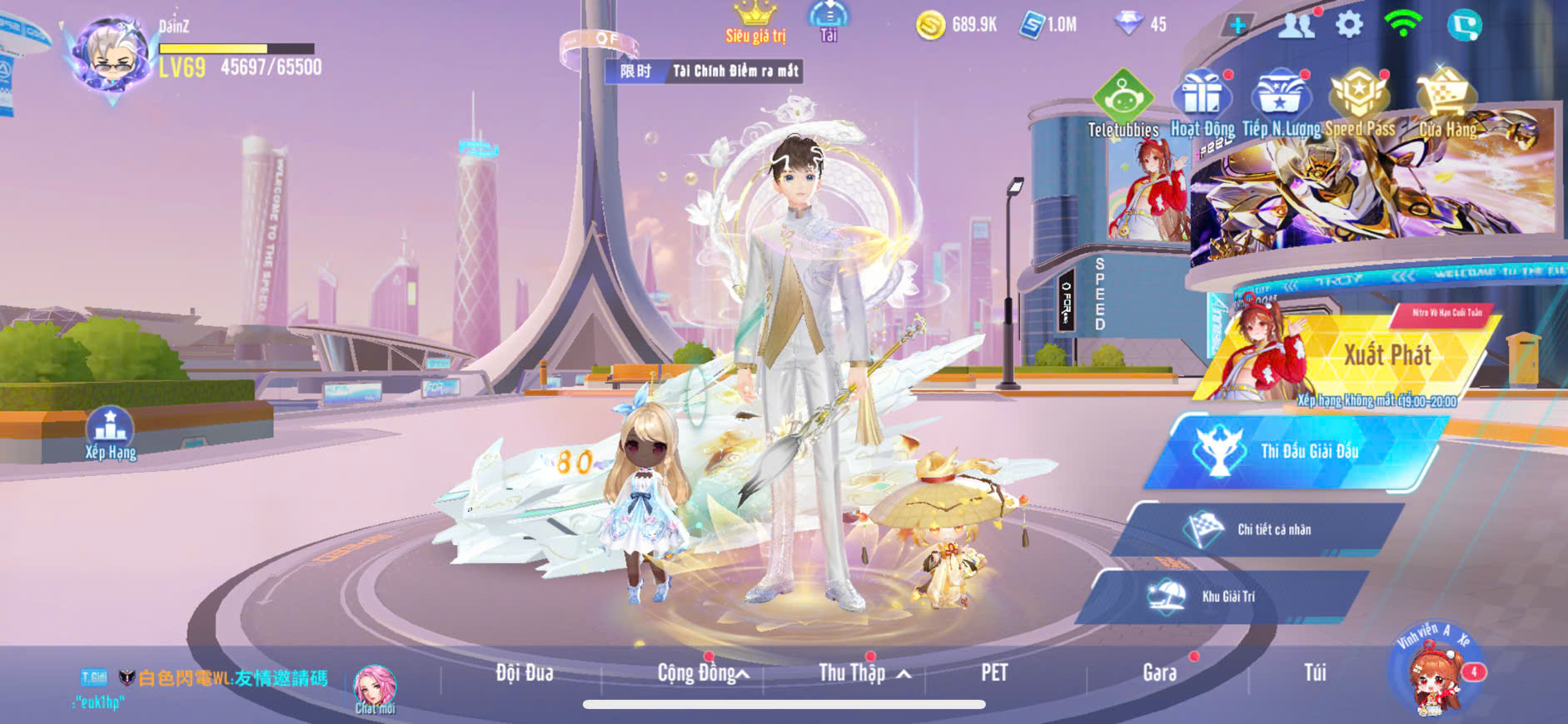
Task: Open Chi tiết cá nhân details
Action: [x=1257, y=529]
